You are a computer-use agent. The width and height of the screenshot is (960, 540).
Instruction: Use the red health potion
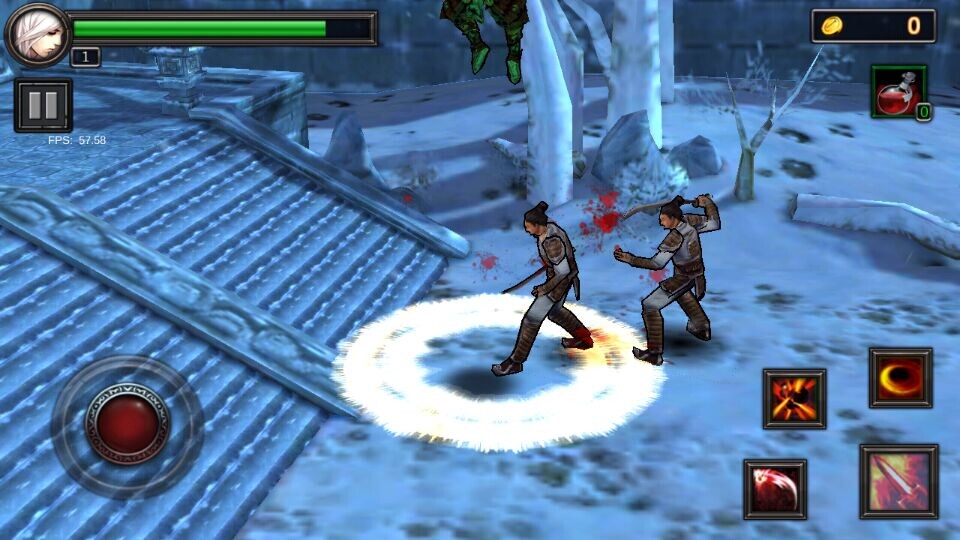[899, 93]
